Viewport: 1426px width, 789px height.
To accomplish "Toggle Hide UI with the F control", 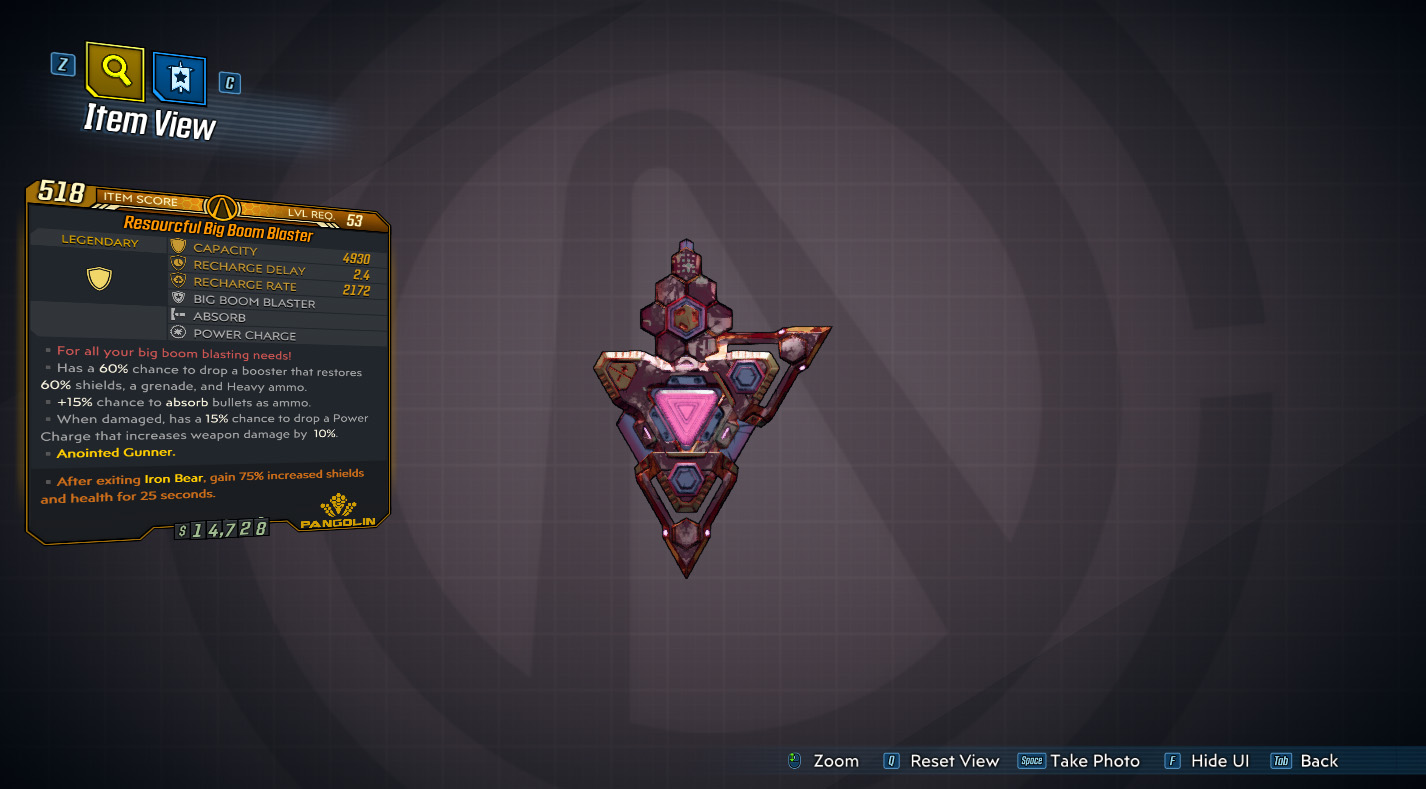I will coord(1171,760).
